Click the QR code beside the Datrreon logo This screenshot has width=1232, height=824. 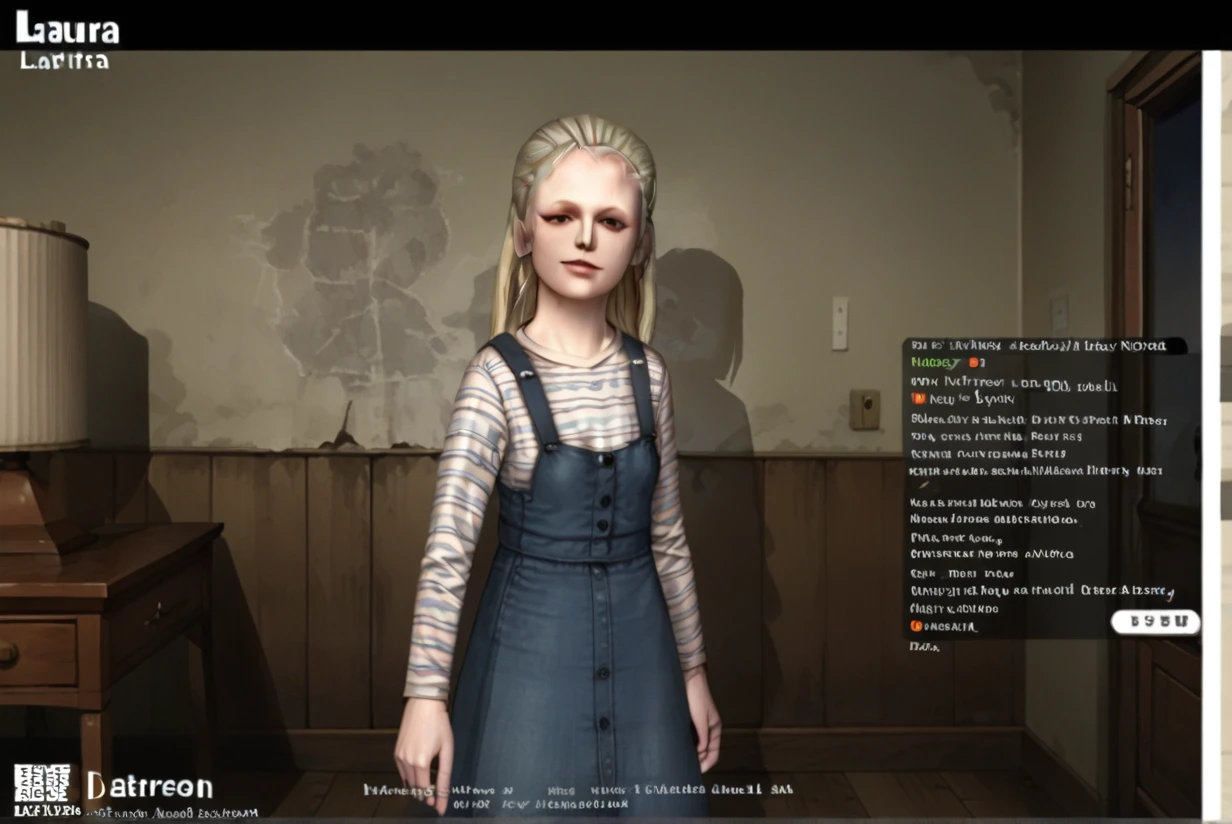[x=42, y=782]
